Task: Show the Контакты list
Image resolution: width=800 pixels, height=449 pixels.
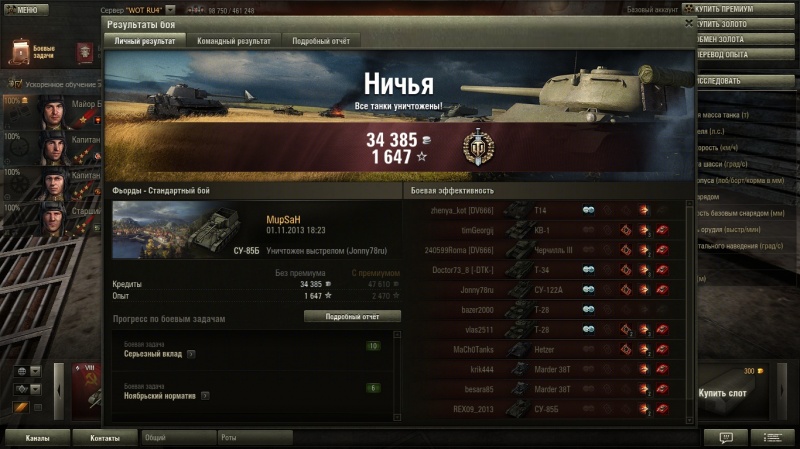Action: click(105, 438)
